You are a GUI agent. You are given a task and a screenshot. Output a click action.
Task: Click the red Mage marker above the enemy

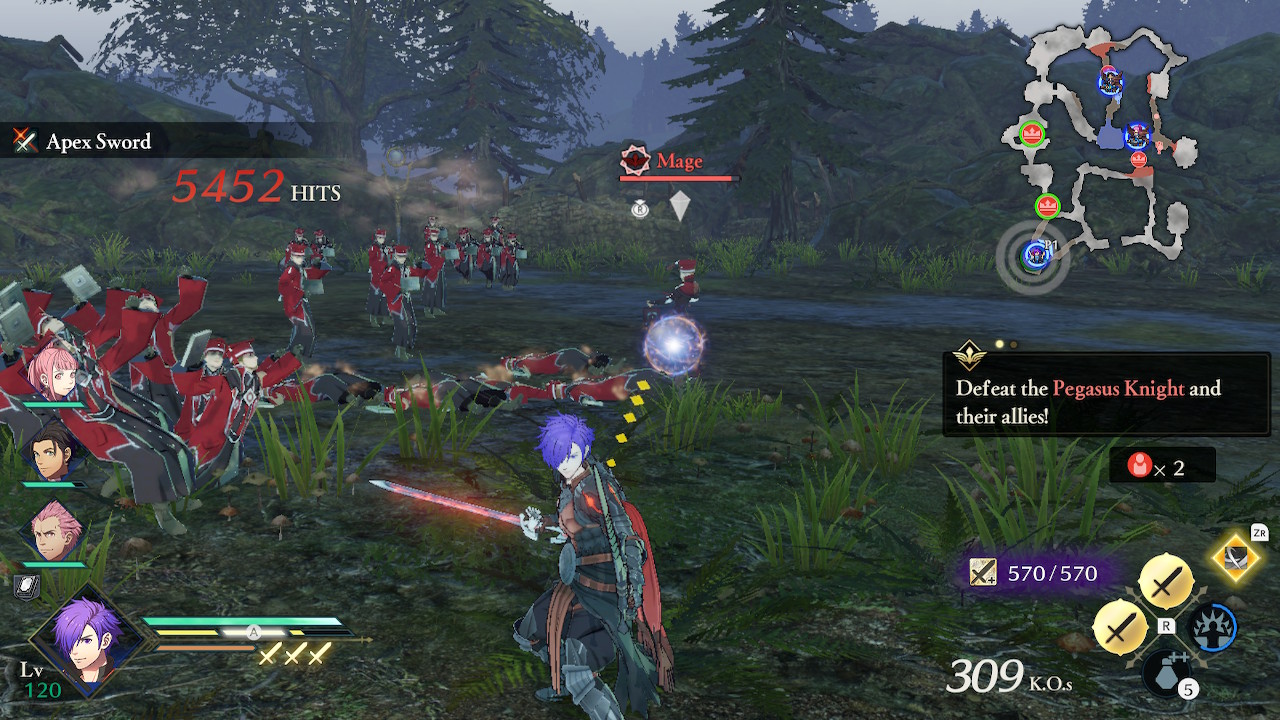pos(633,160)
